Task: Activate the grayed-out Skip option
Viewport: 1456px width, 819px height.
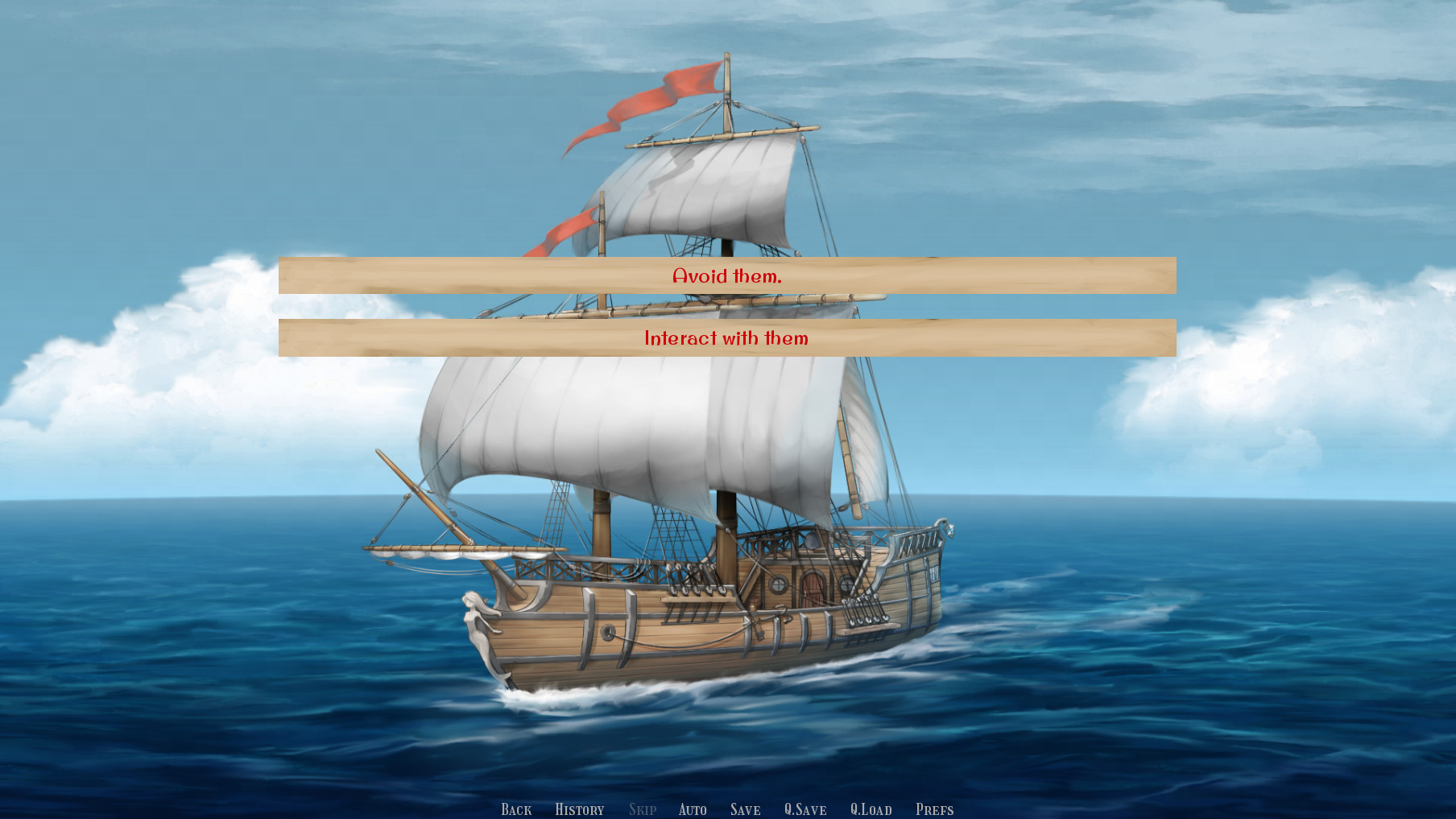Action: click(642, 809)
